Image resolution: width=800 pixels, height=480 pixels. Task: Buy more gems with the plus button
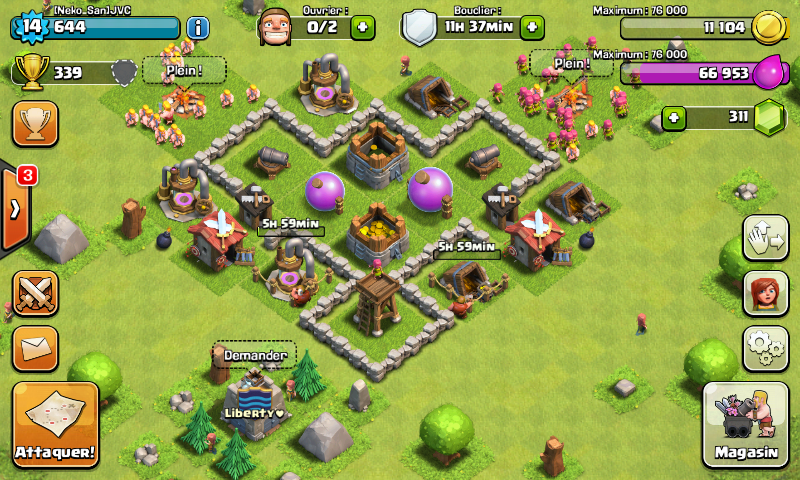(x=675, y=118)
